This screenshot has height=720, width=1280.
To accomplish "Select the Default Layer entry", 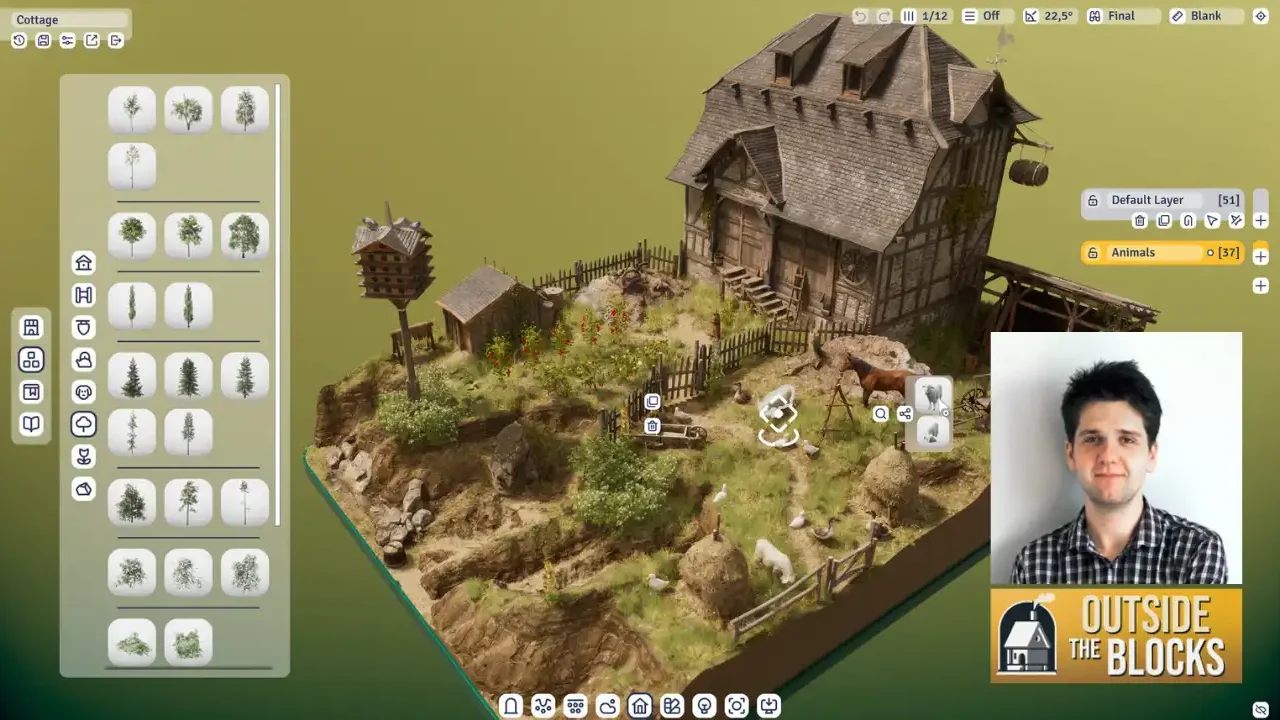I will point(1148,200).
